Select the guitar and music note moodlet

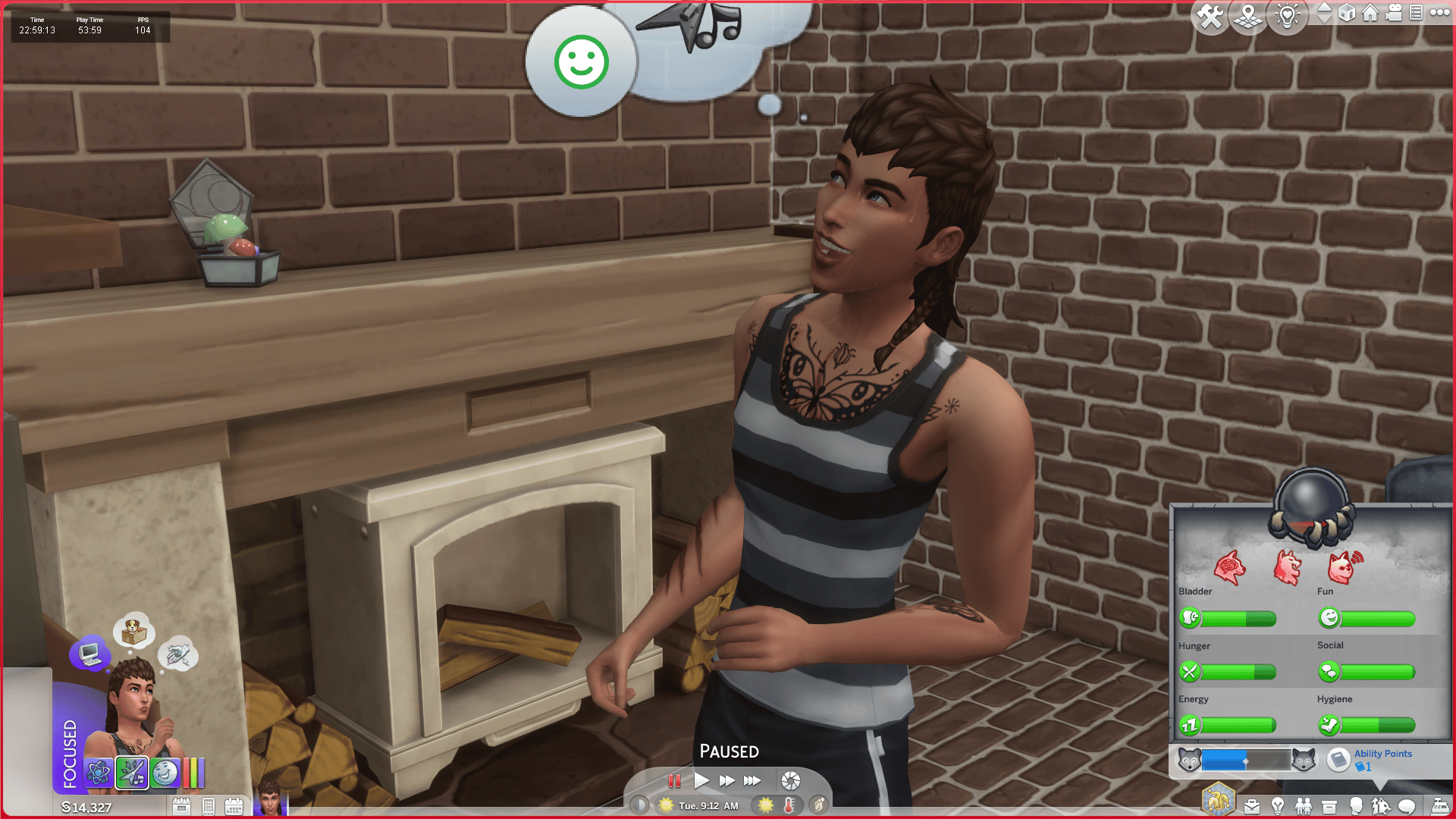click(132, 773)
